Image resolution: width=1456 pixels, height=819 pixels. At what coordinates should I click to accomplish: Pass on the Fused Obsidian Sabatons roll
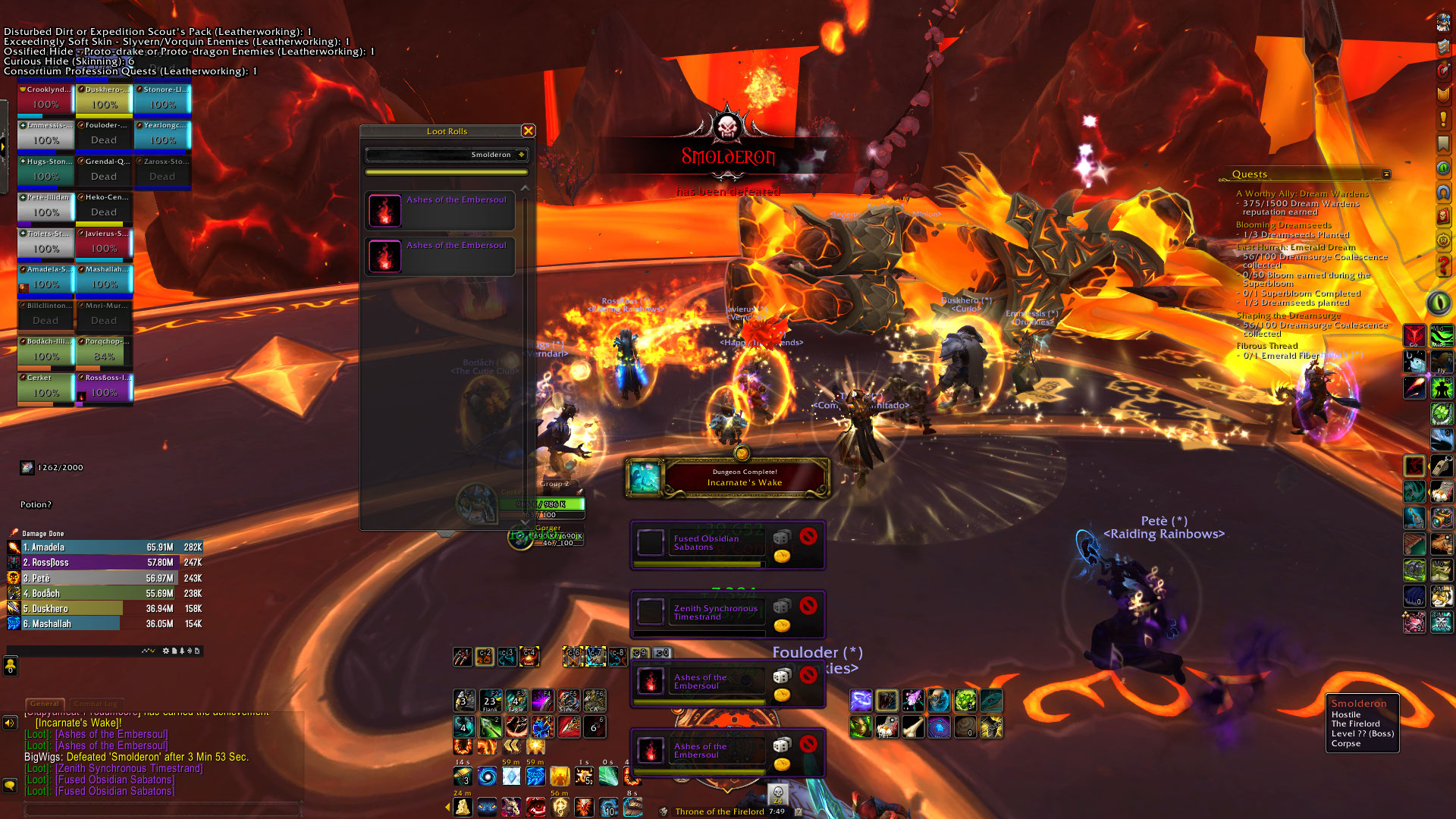point(808,536)
